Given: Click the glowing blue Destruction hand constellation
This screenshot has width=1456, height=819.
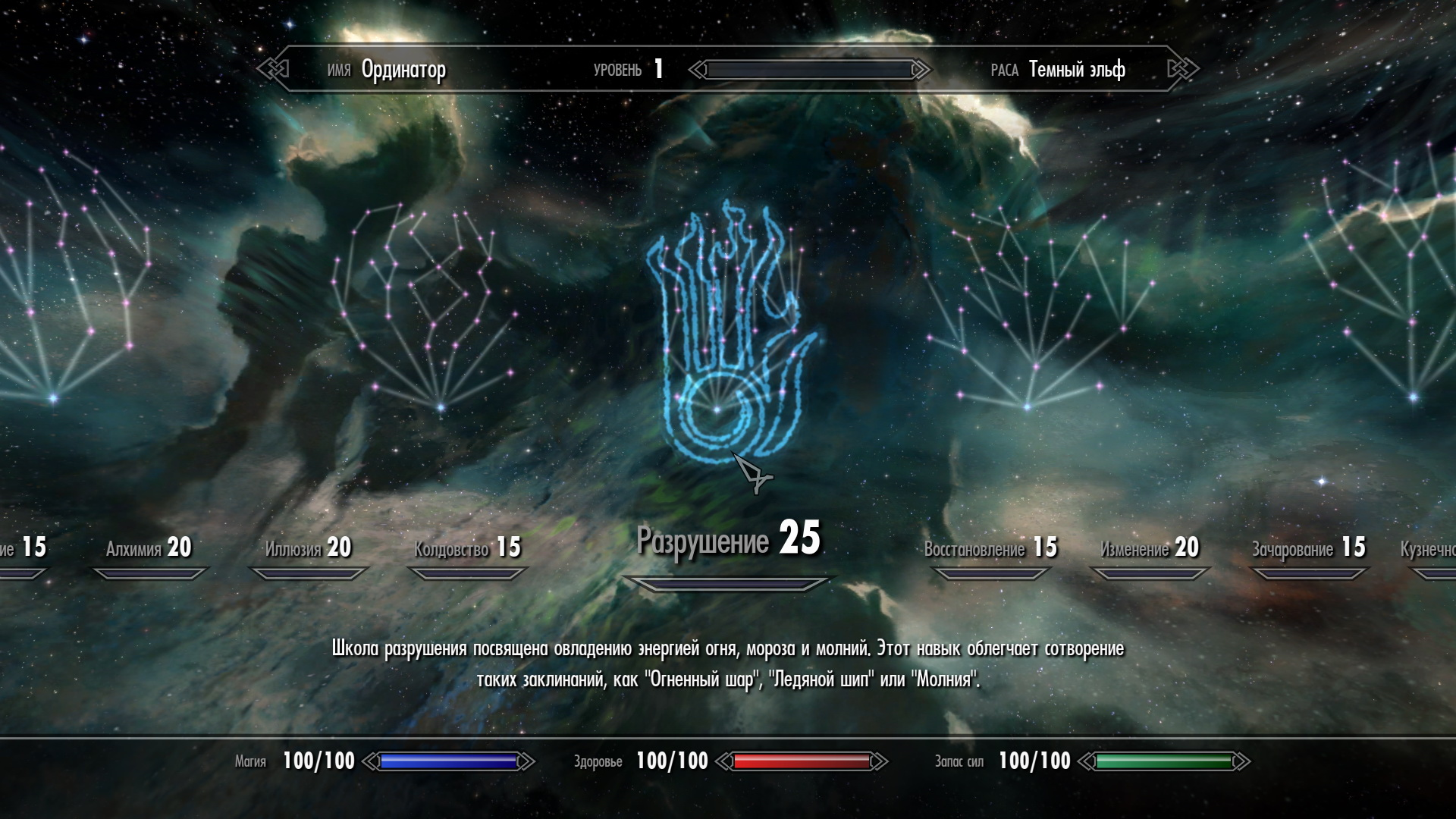Looking at the screenshot, I should (x=726, y=334).
